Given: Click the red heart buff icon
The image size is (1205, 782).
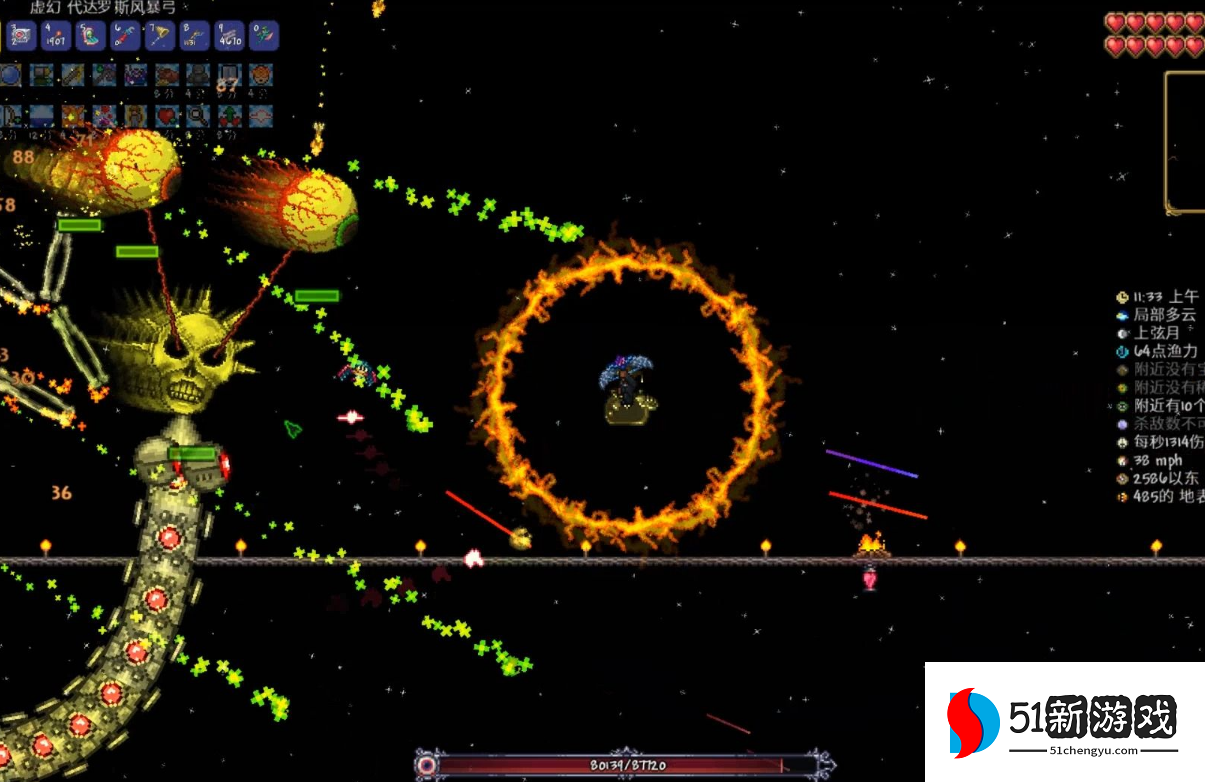Looking at the screenshot, I should click(x=166, y=116).
